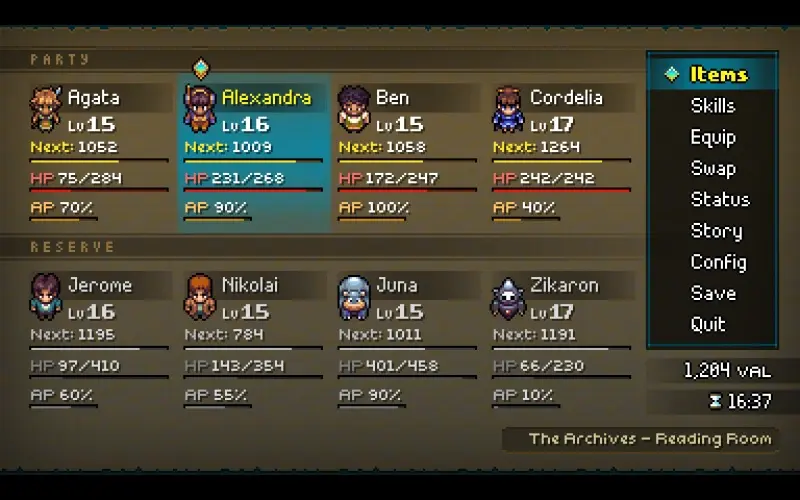Choose Save from the menu
This screenshot has width=800, height=500.
(x=712, y=293)
